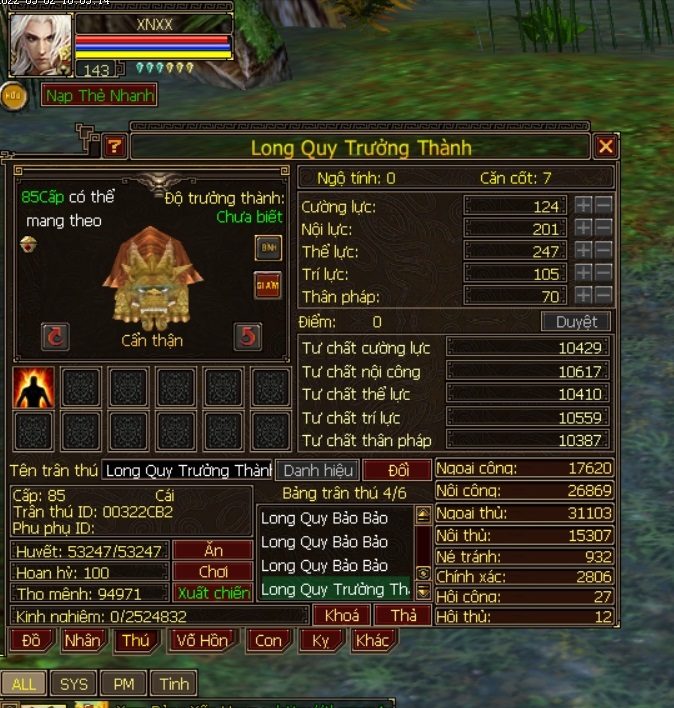This screenshot has height=708, width=674.
Task: Open the pet window help button
Action: (115, 147)
